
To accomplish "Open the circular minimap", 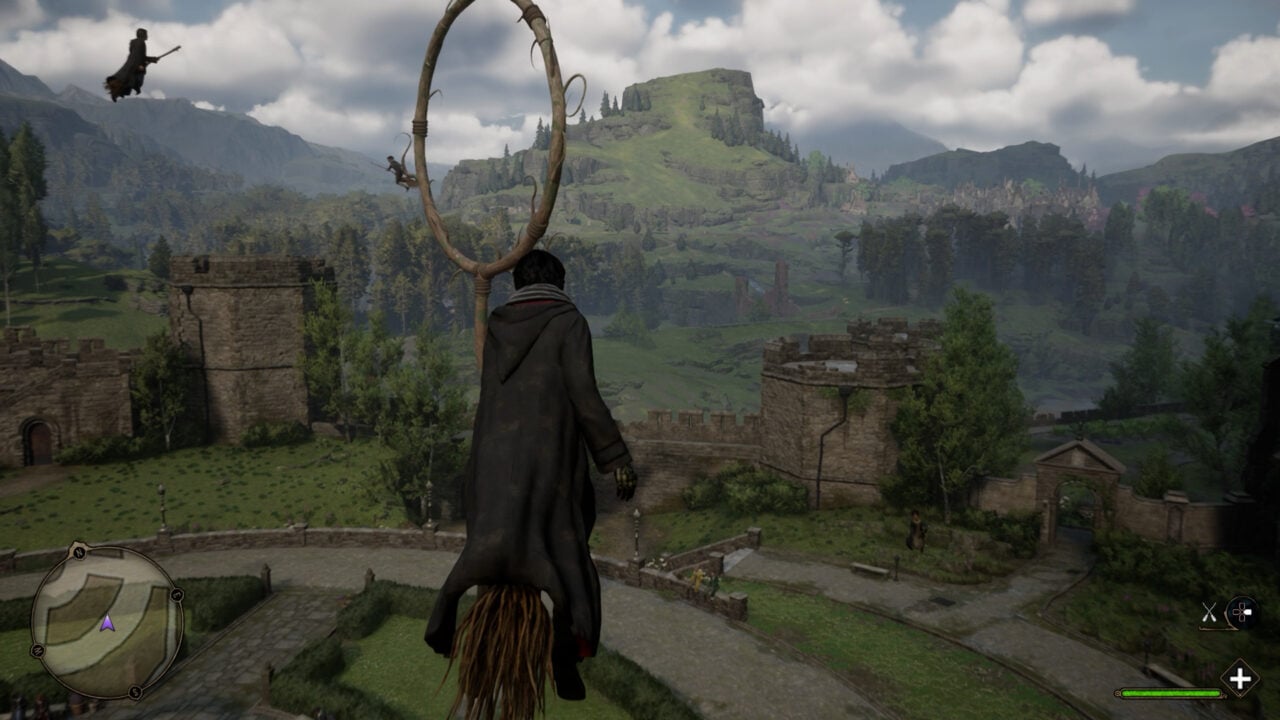I will [106, 622].
